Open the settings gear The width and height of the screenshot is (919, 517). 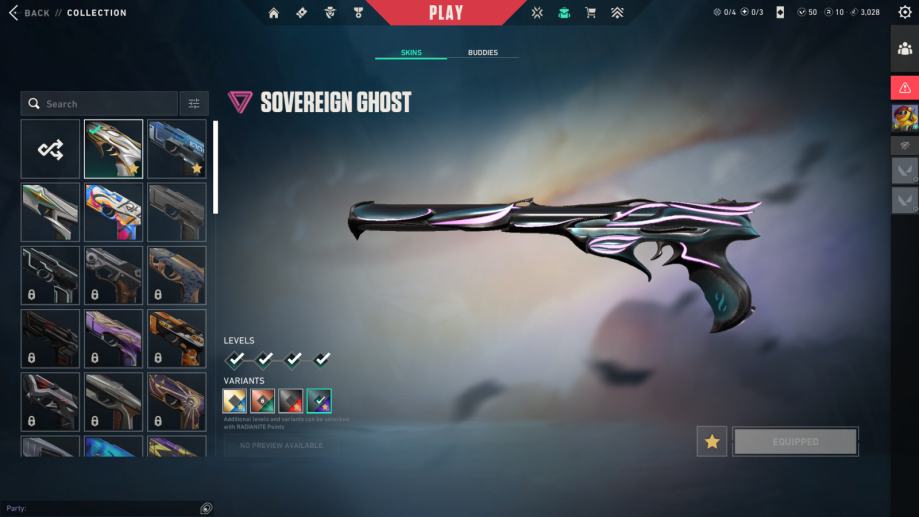905,13
